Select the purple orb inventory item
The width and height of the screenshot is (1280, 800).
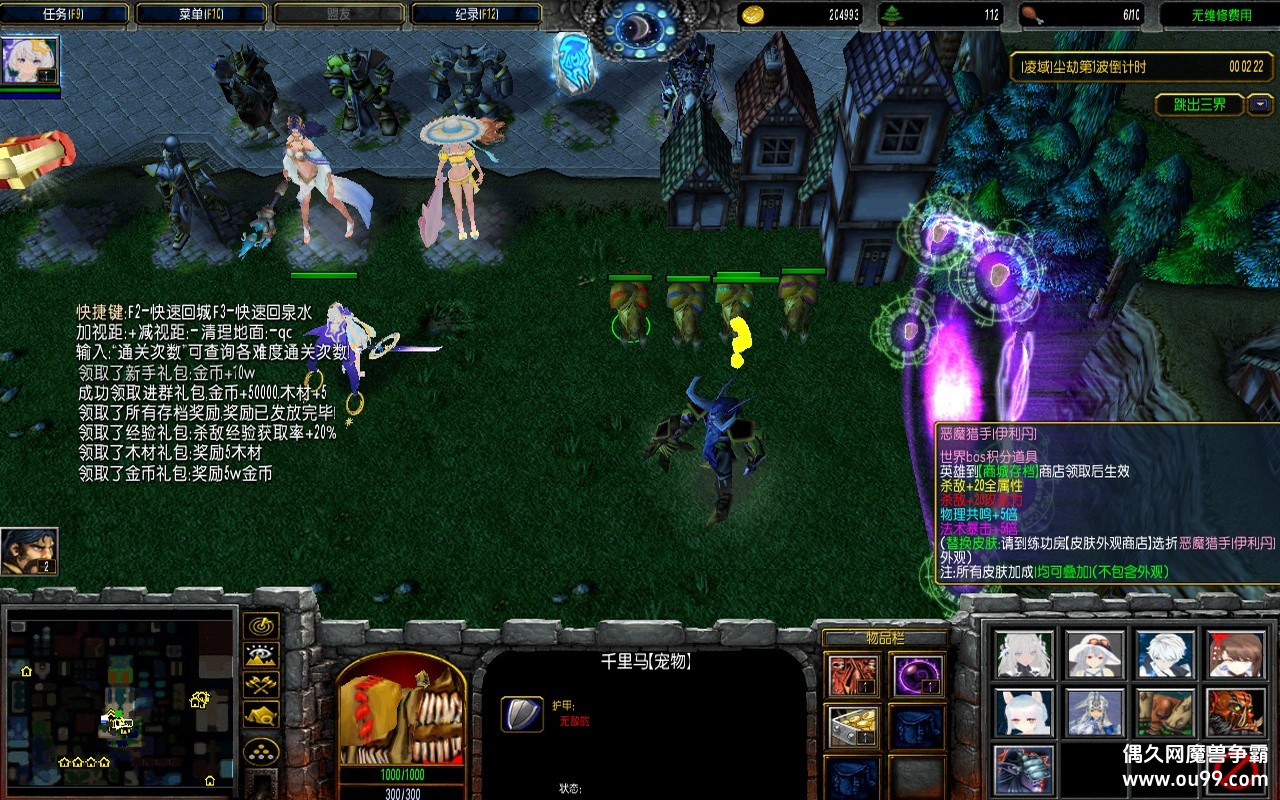[x=917, y=676]
